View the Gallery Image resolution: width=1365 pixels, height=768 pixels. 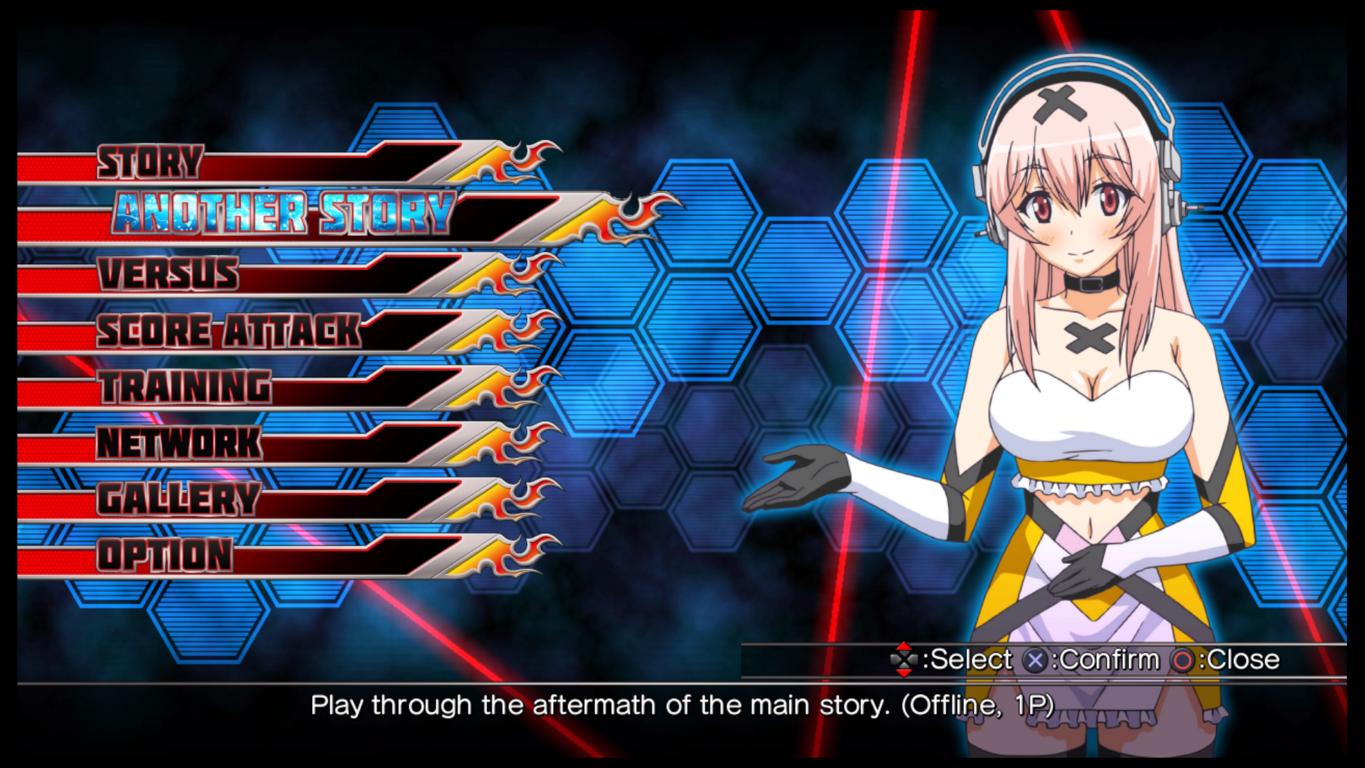click(178, 498)
